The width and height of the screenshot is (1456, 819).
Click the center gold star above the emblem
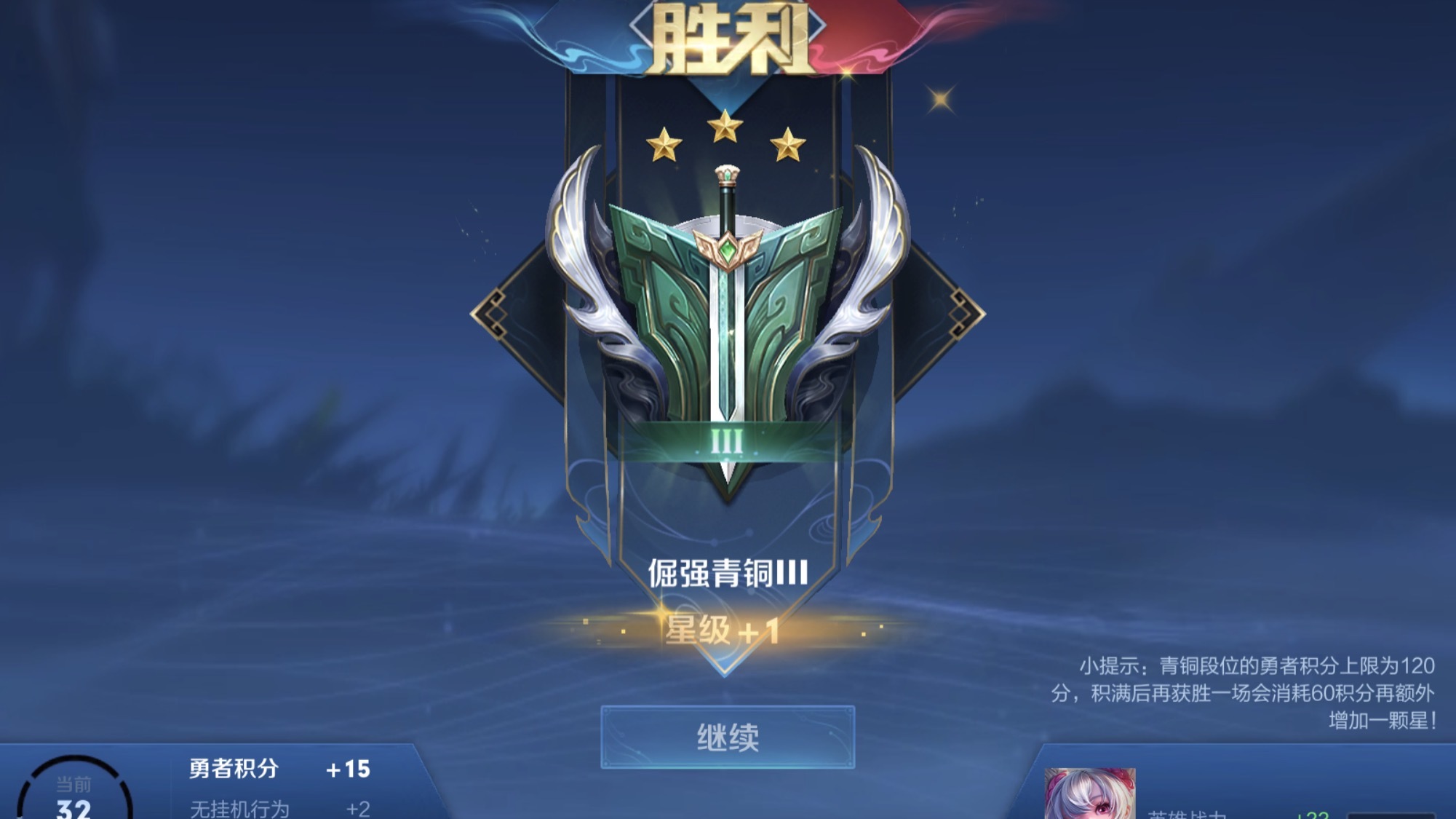(x=725, y=124)
